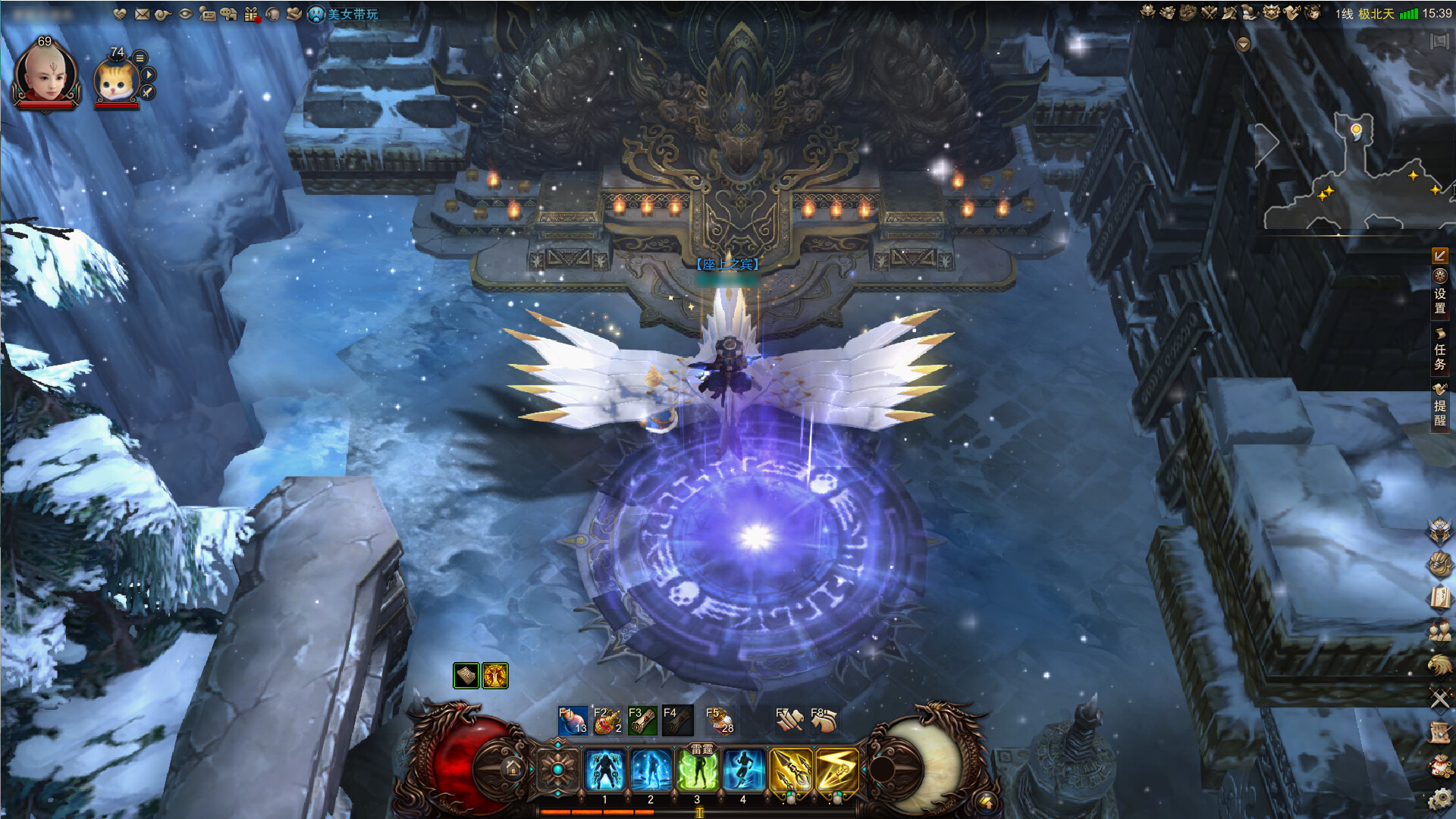Screen dimensions: 1456x819
Task: Click the golden sword buff icon
Action: click(495, 675)
